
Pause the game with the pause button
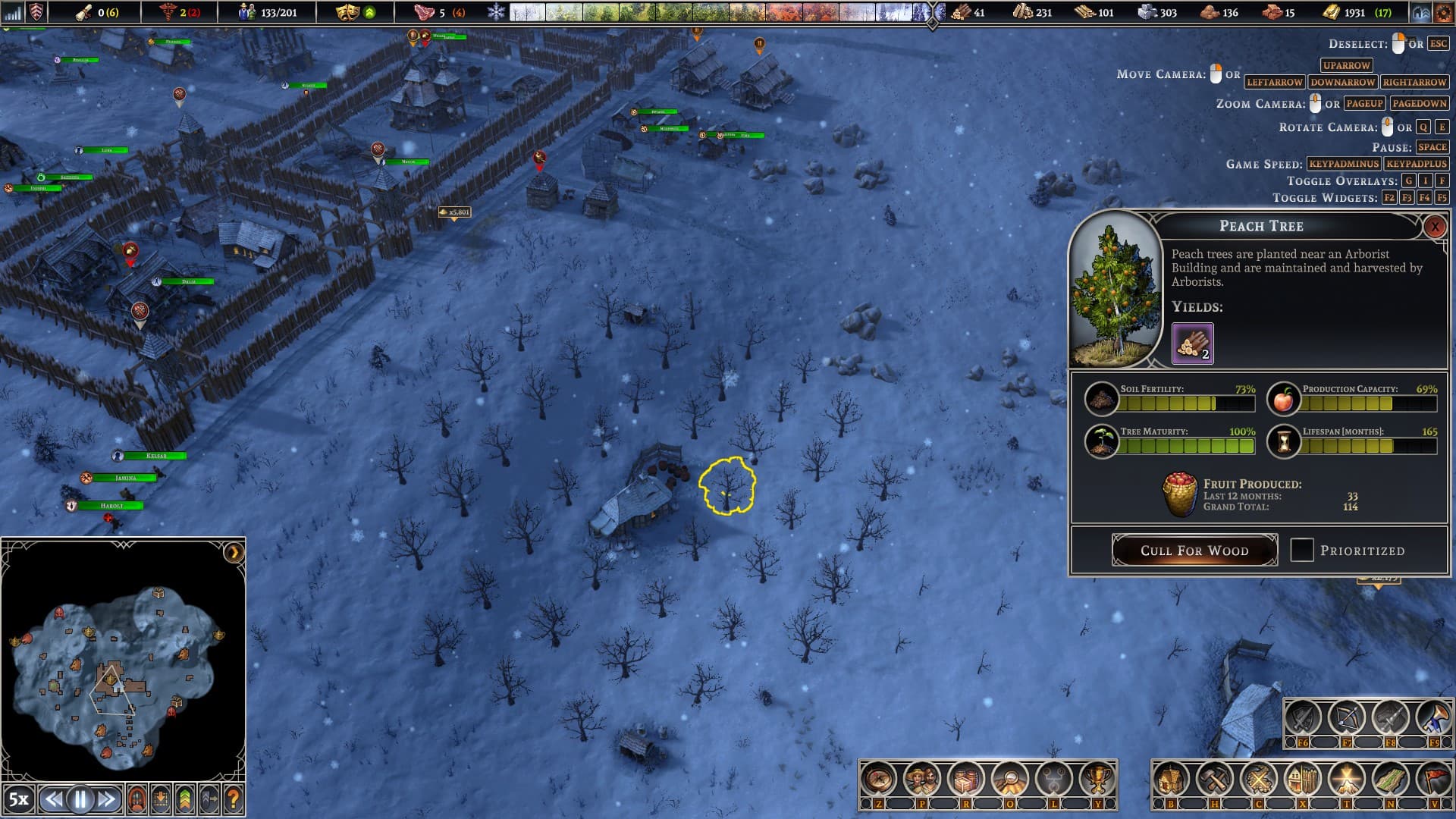coord(80,799)
